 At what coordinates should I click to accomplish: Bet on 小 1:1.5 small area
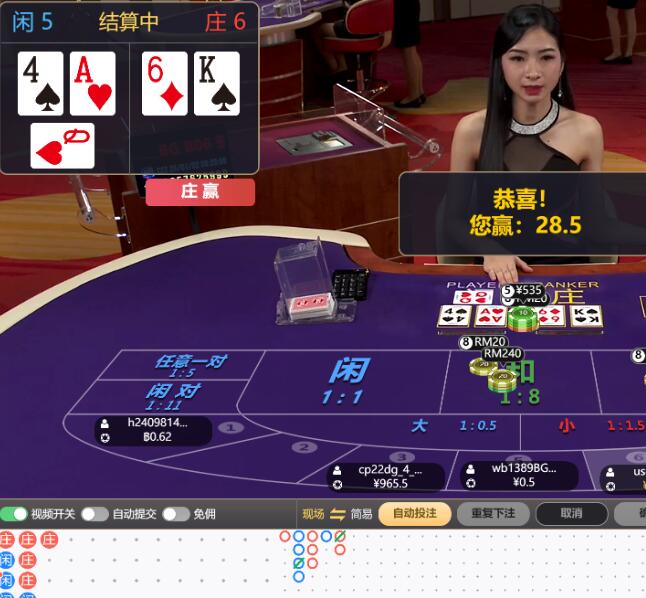point(600,426)
